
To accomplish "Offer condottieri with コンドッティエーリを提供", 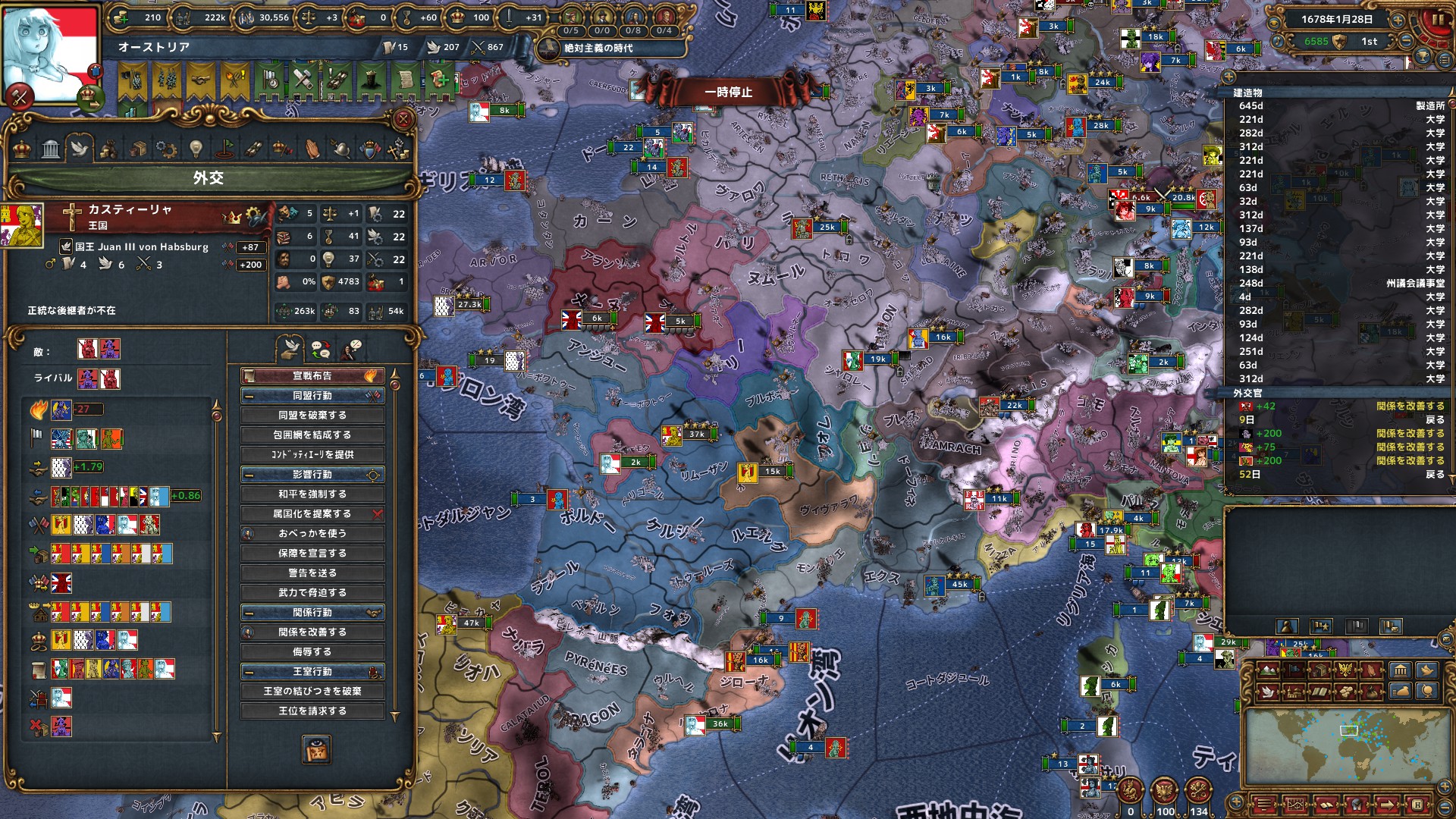I will 312,455.
